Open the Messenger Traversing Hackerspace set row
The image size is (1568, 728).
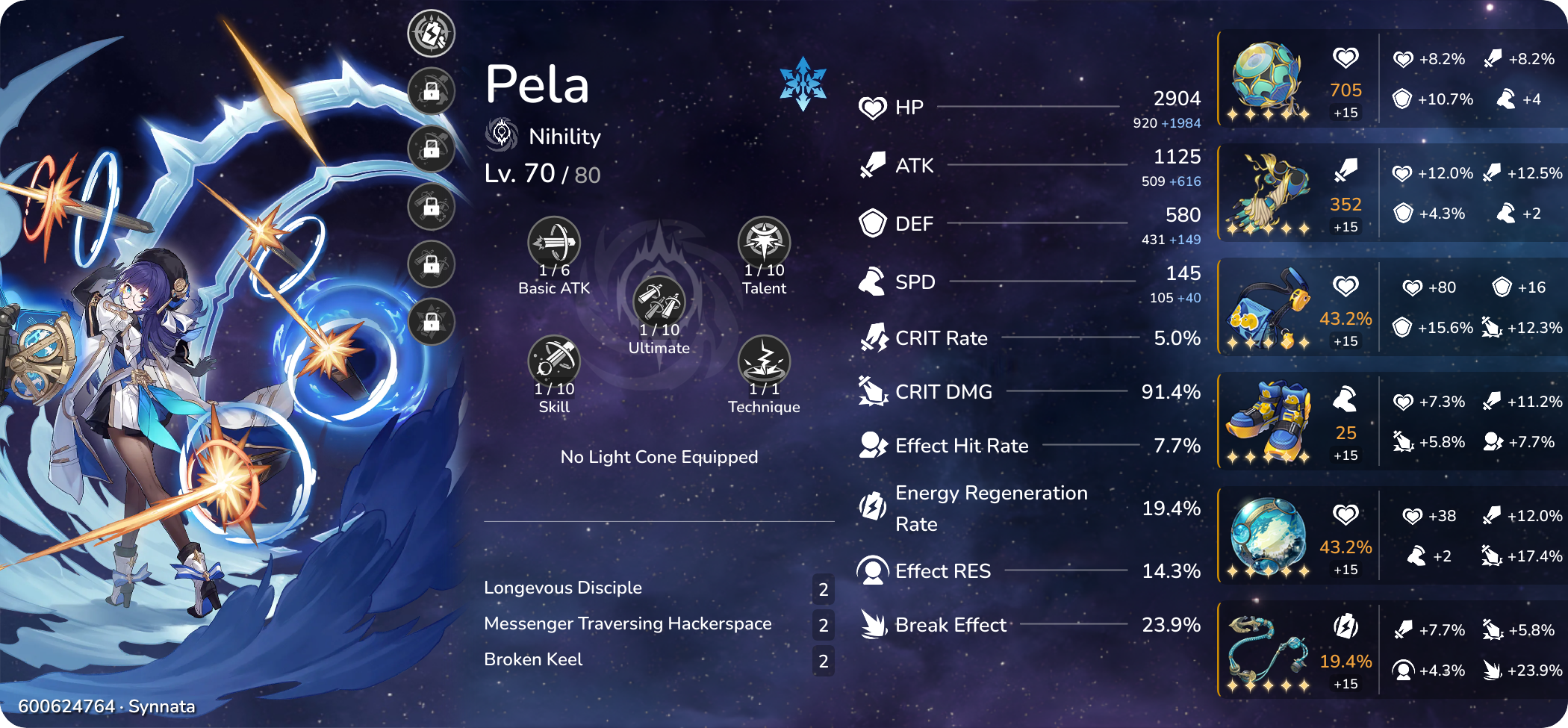pyautogui.click(x=627, y=623)
